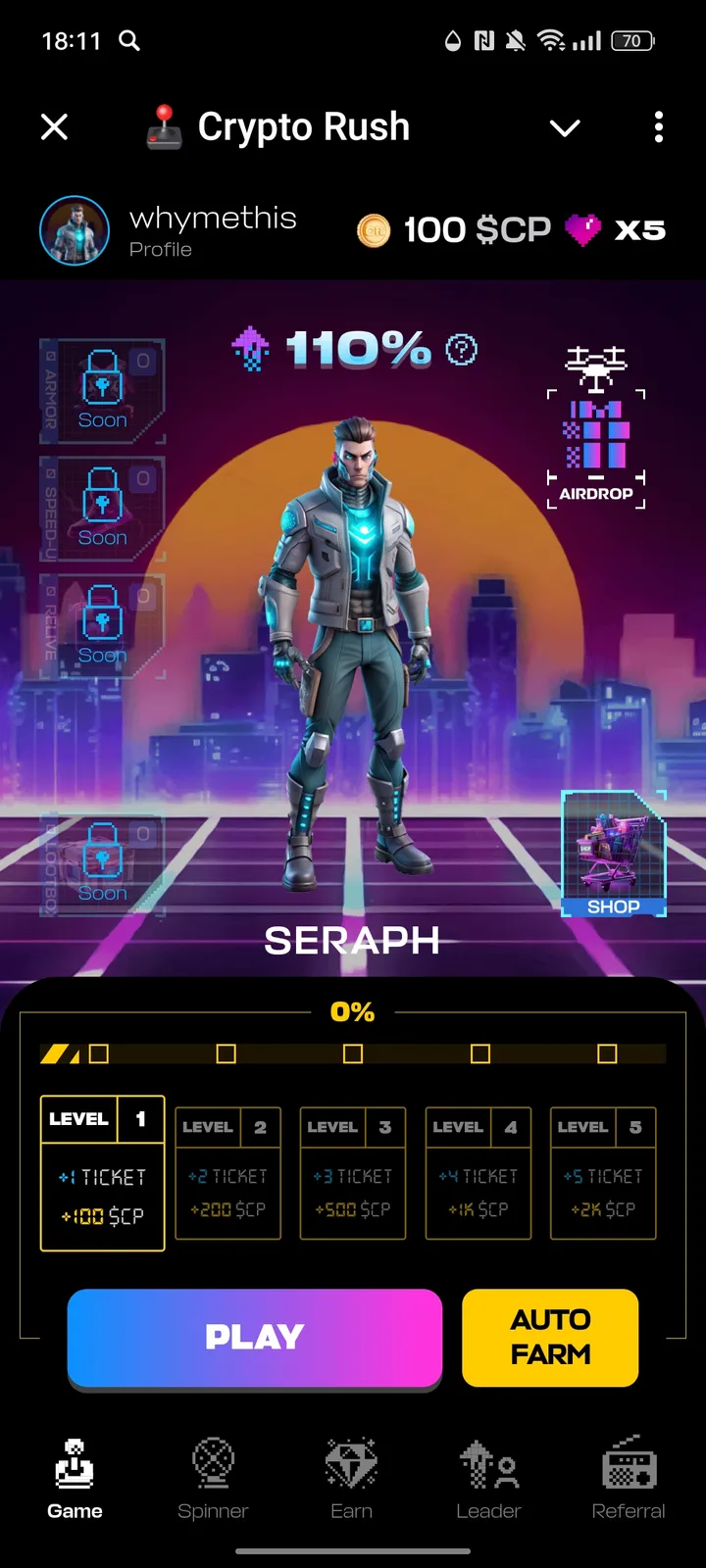Open the three-dot options menu

point(658,126)
